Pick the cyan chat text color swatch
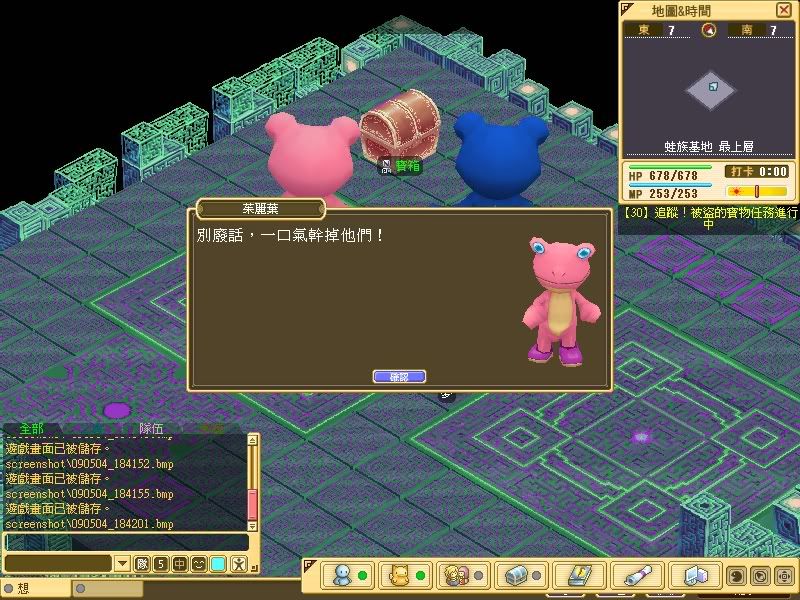This screenshot has height=600, width=800. [218, 564]
